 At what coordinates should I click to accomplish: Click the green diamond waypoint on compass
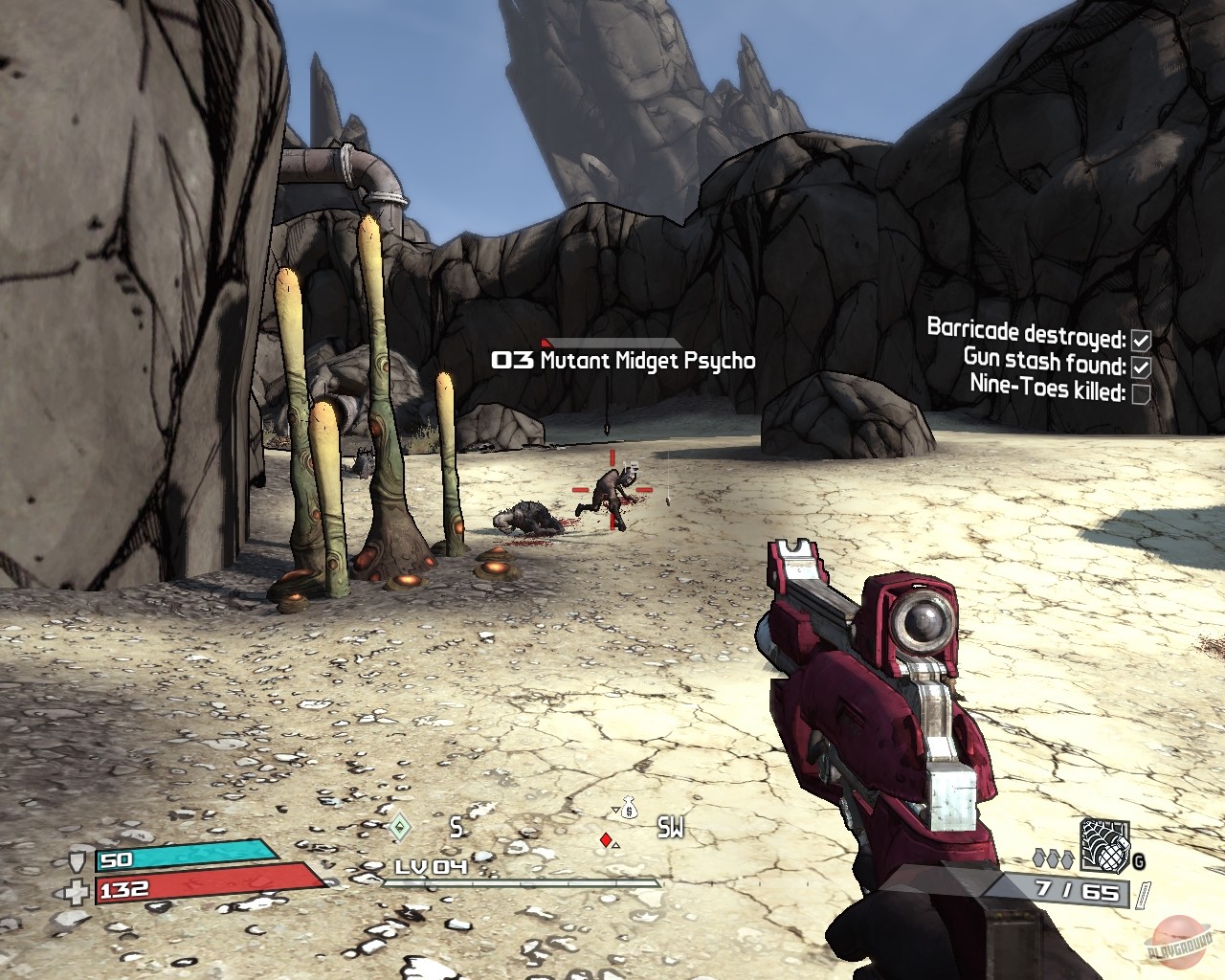click(x=399, y=825)
